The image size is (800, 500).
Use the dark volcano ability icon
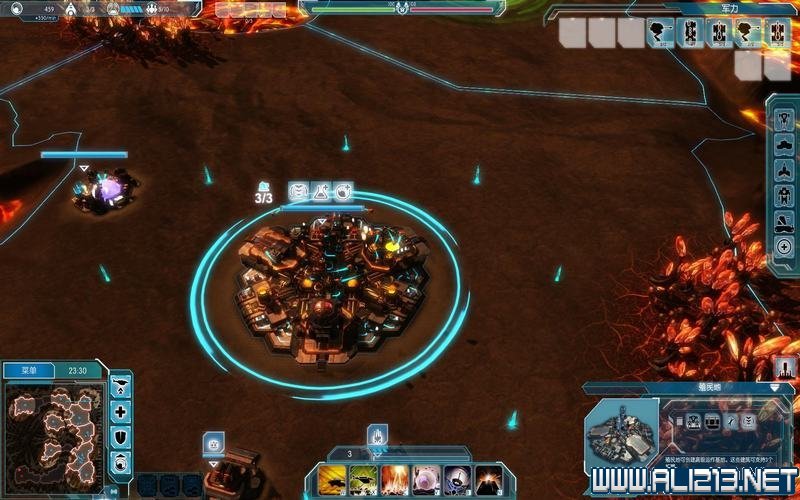point(489,480)
